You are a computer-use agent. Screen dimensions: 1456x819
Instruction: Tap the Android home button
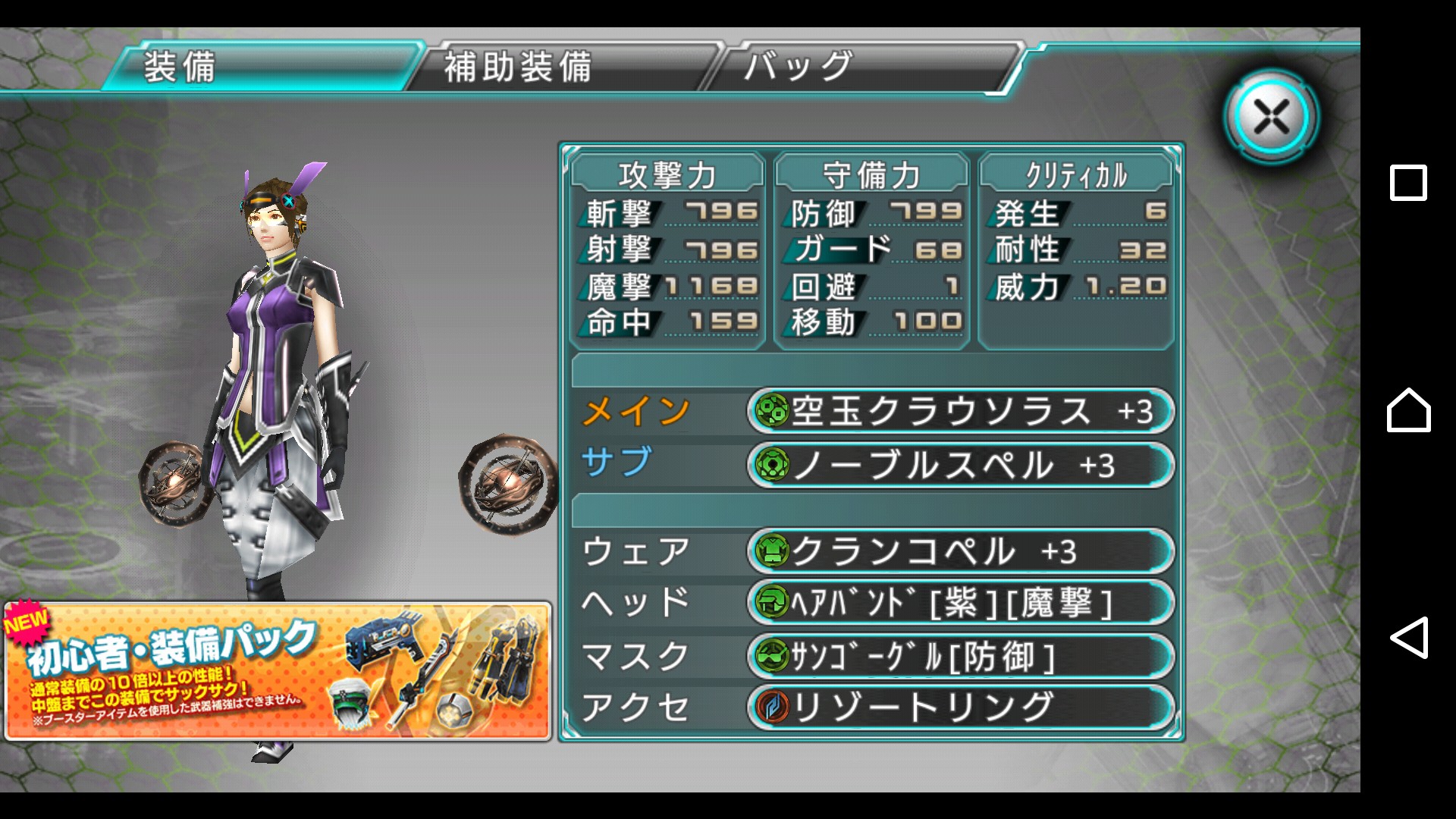1408,410
